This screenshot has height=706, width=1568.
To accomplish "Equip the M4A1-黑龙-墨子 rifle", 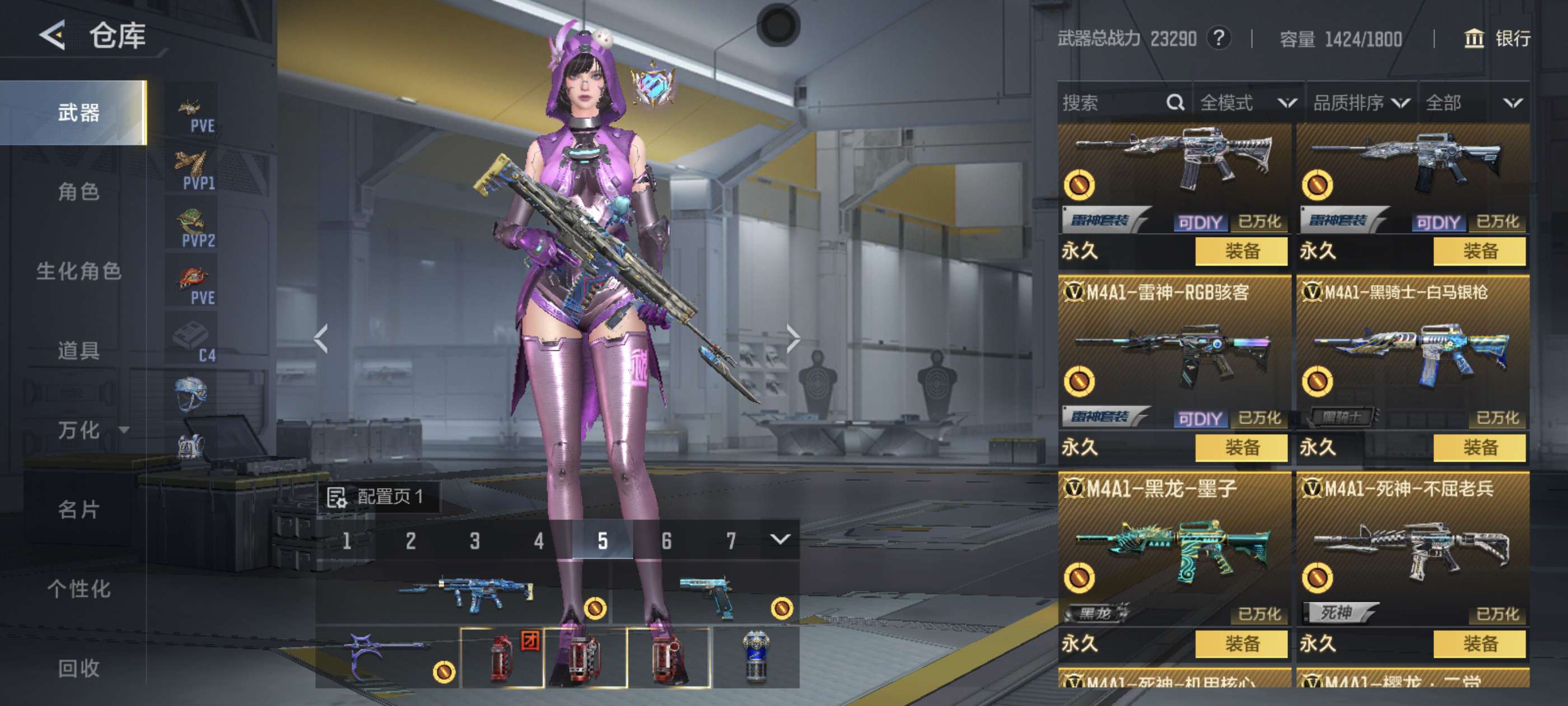I will 1241,644.
